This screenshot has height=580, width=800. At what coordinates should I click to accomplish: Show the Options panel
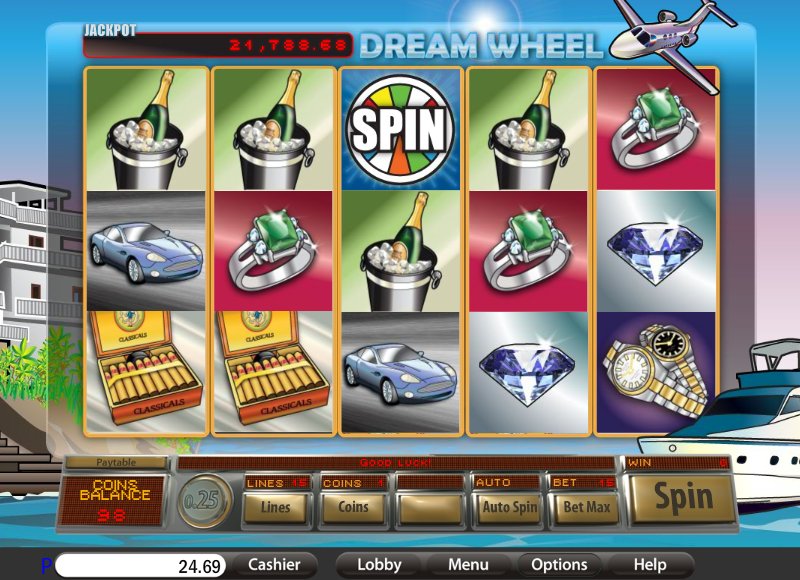[559, 565]
